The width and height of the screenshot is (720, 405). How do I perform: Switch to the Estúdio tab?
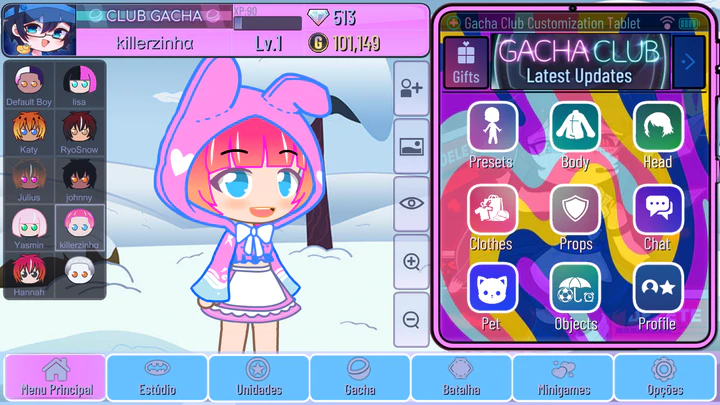157,378
